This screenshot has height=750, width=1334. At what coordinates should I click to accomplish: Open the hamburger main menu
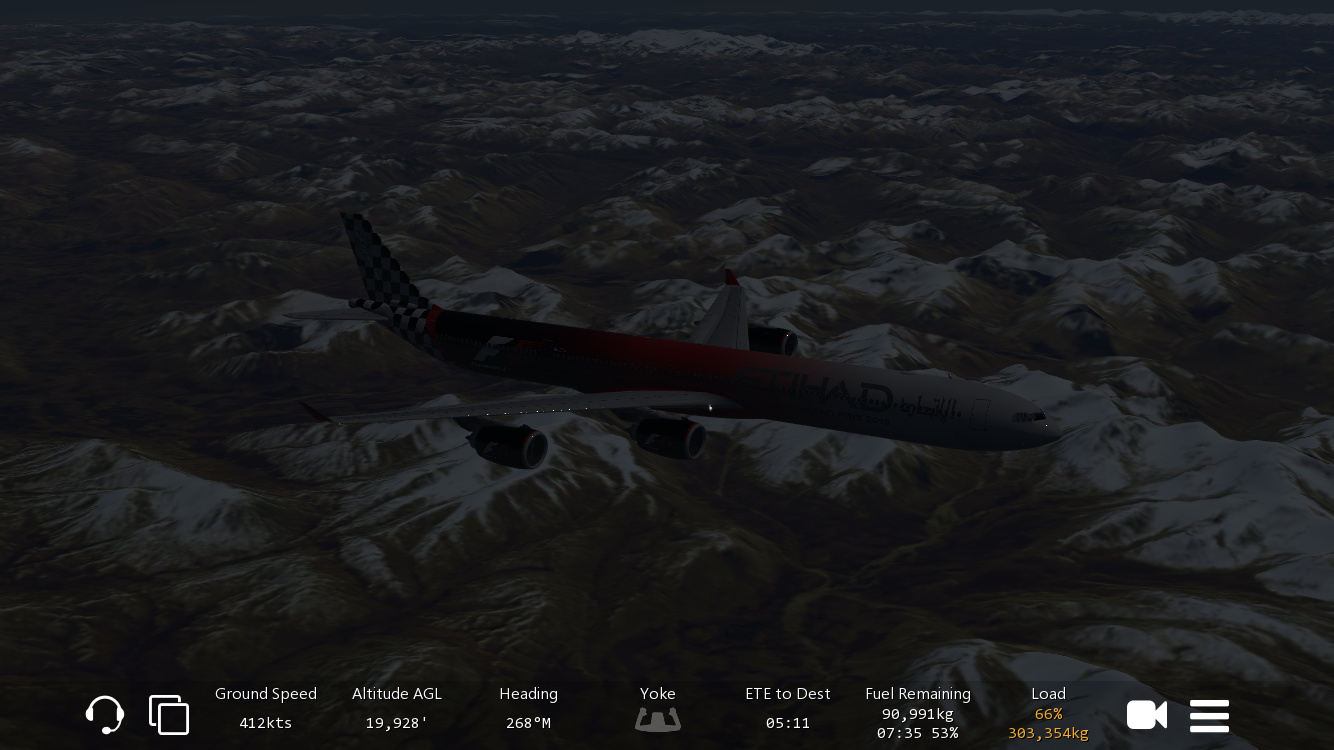pyautogui.click(x=1209, y=716)
